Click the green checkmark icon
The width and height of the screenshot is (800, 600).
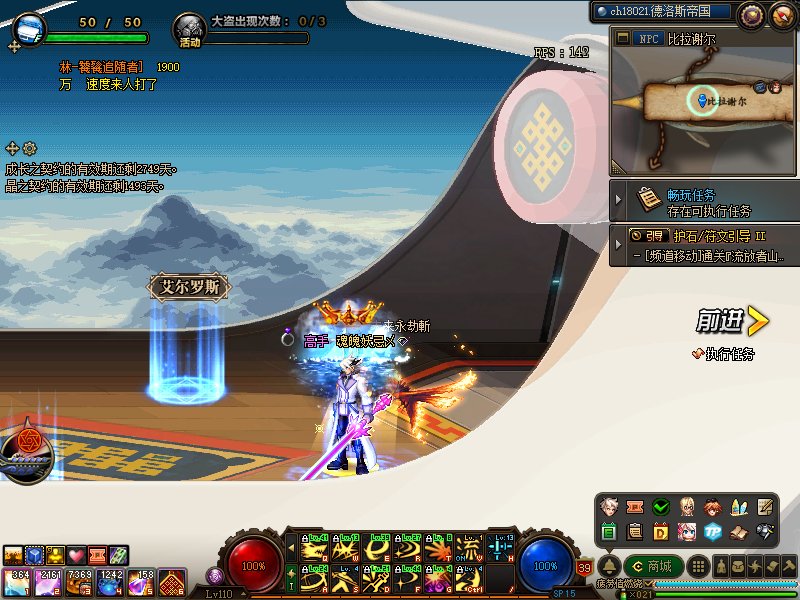pos(660,507)
